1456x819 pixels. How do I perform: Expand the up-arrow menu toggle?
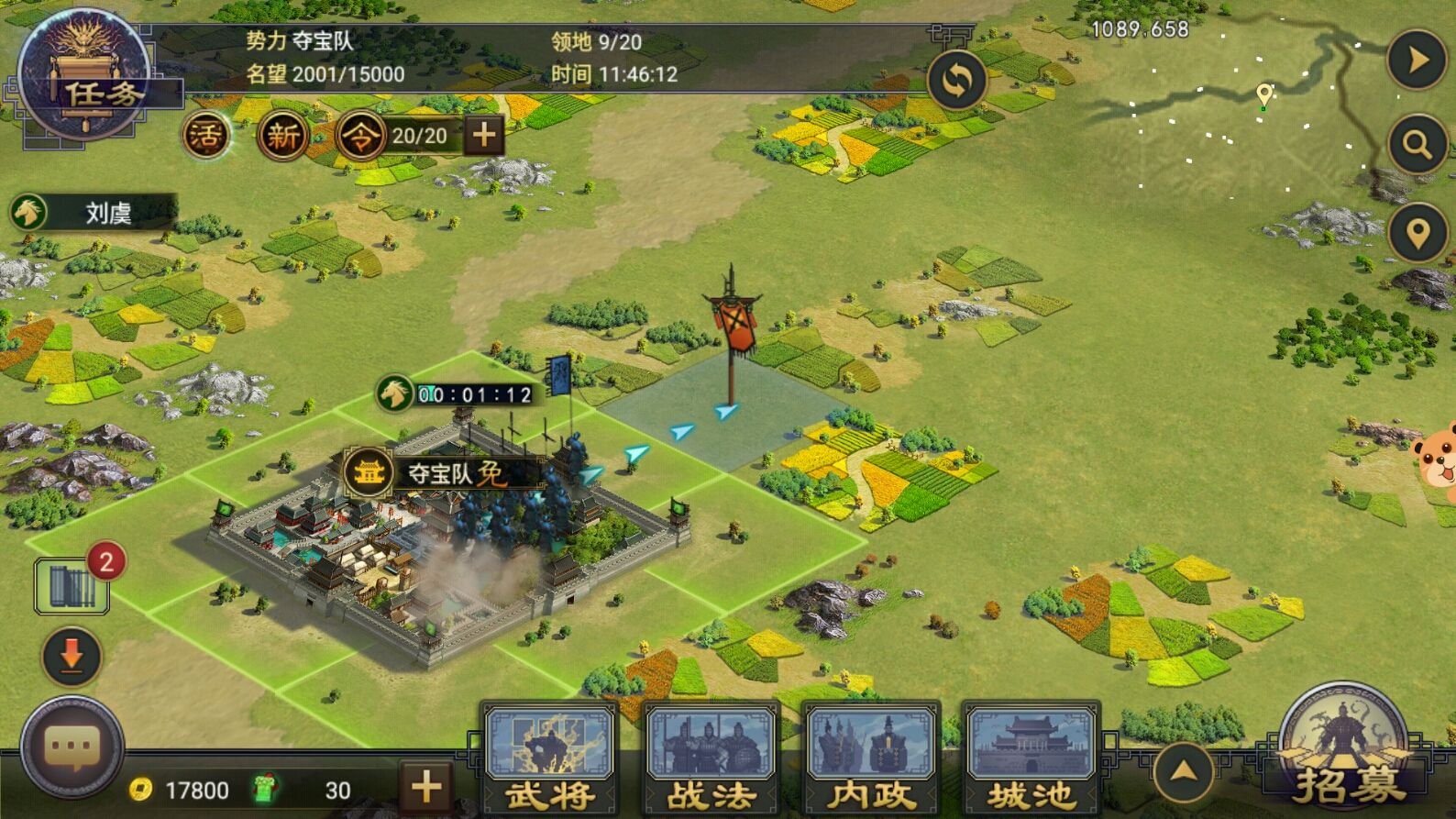coord(1184,772)
